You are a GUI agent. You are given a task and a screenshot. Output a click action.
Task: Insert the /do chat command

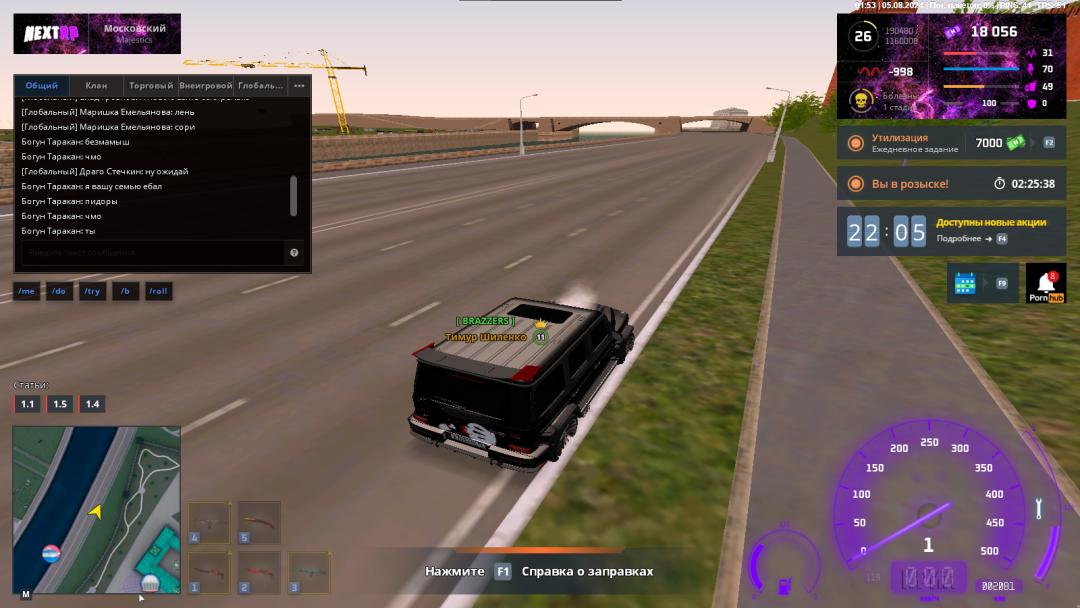tap(59, 291)
